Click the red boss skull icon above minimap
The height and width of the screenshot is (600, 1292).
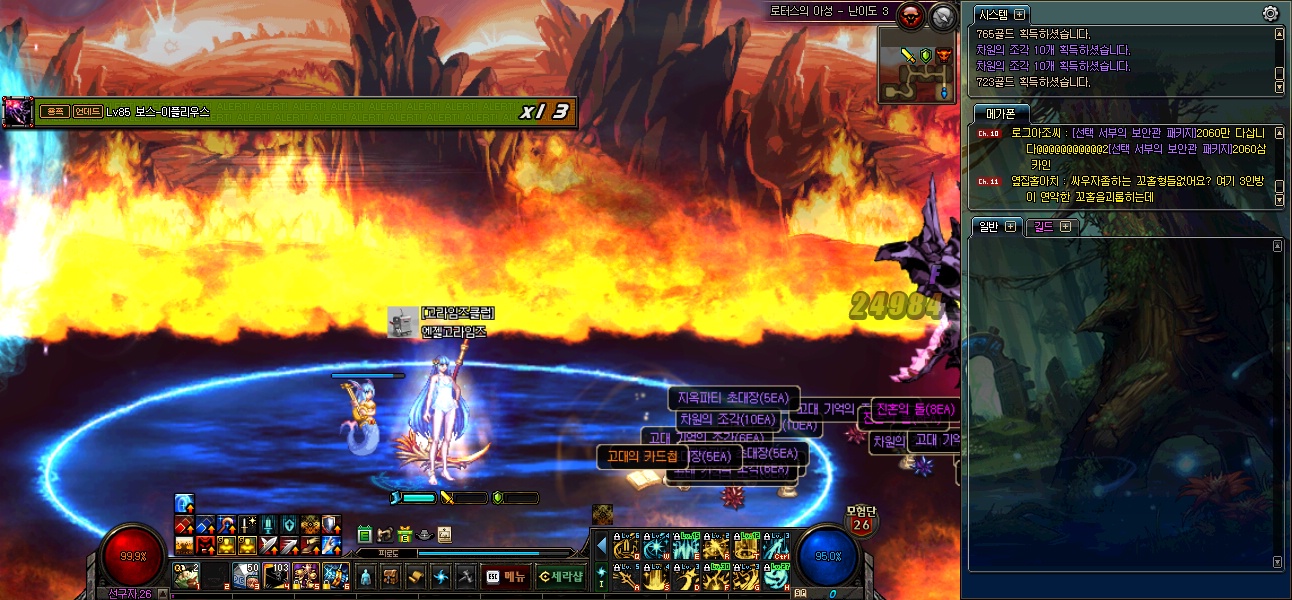(911, 15)
